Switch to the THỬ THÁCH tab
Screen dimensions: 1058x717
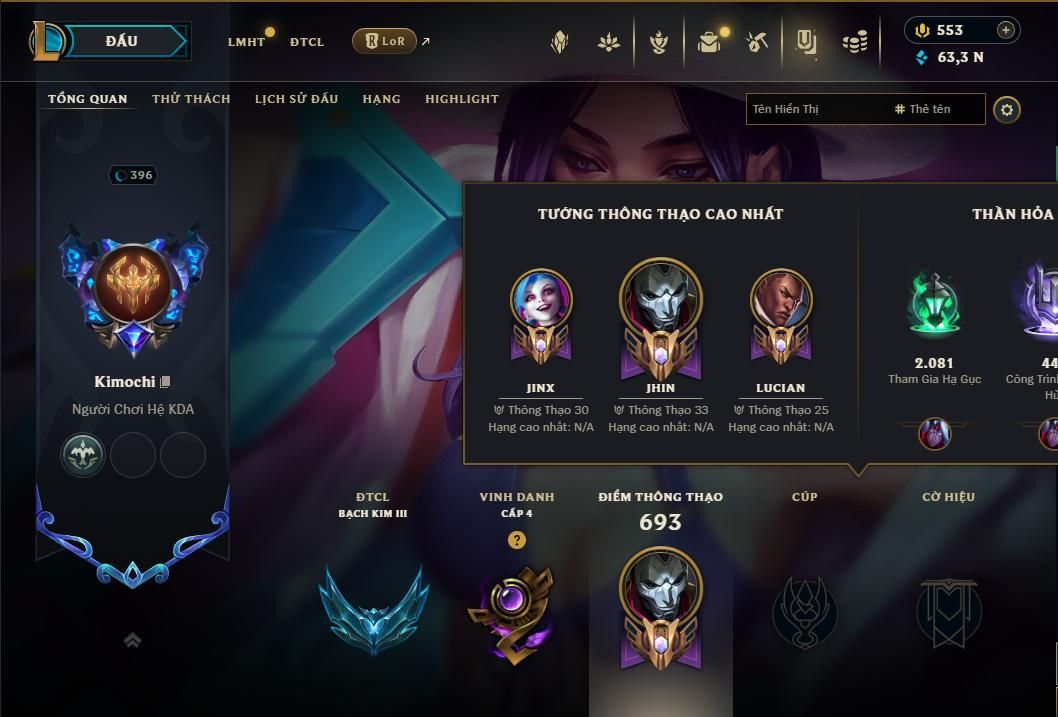click(x=191, y=99)
